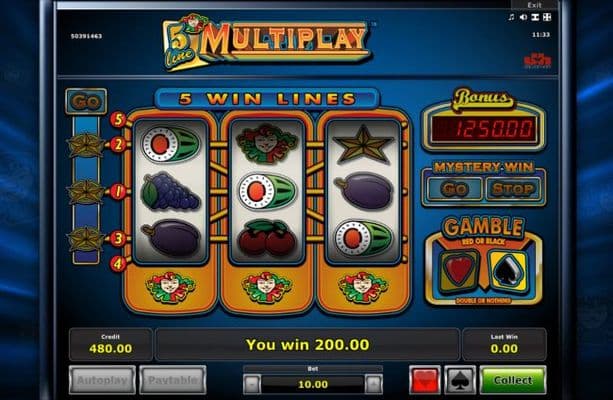Decrease the bet amount
This screenshot has width=613, height=400.
point(252,383)
